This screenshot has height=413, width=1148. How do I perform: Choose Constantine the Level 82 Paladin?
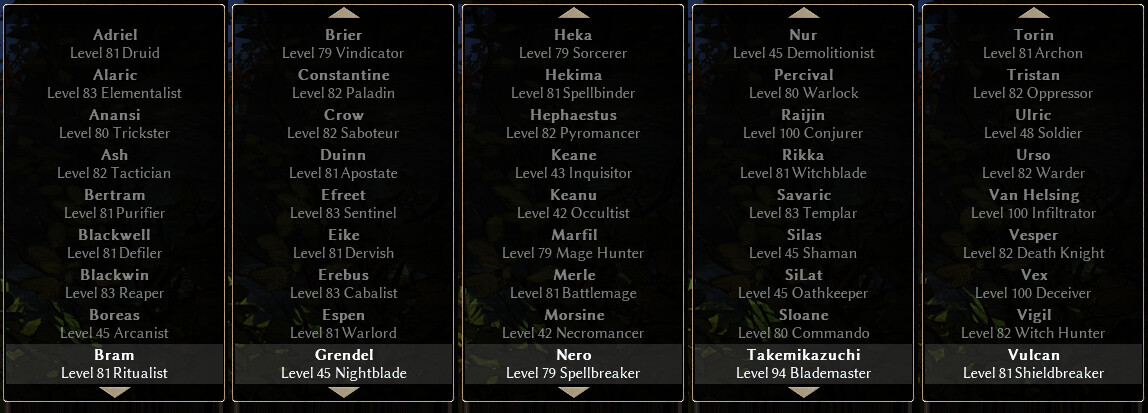(344, 84)
